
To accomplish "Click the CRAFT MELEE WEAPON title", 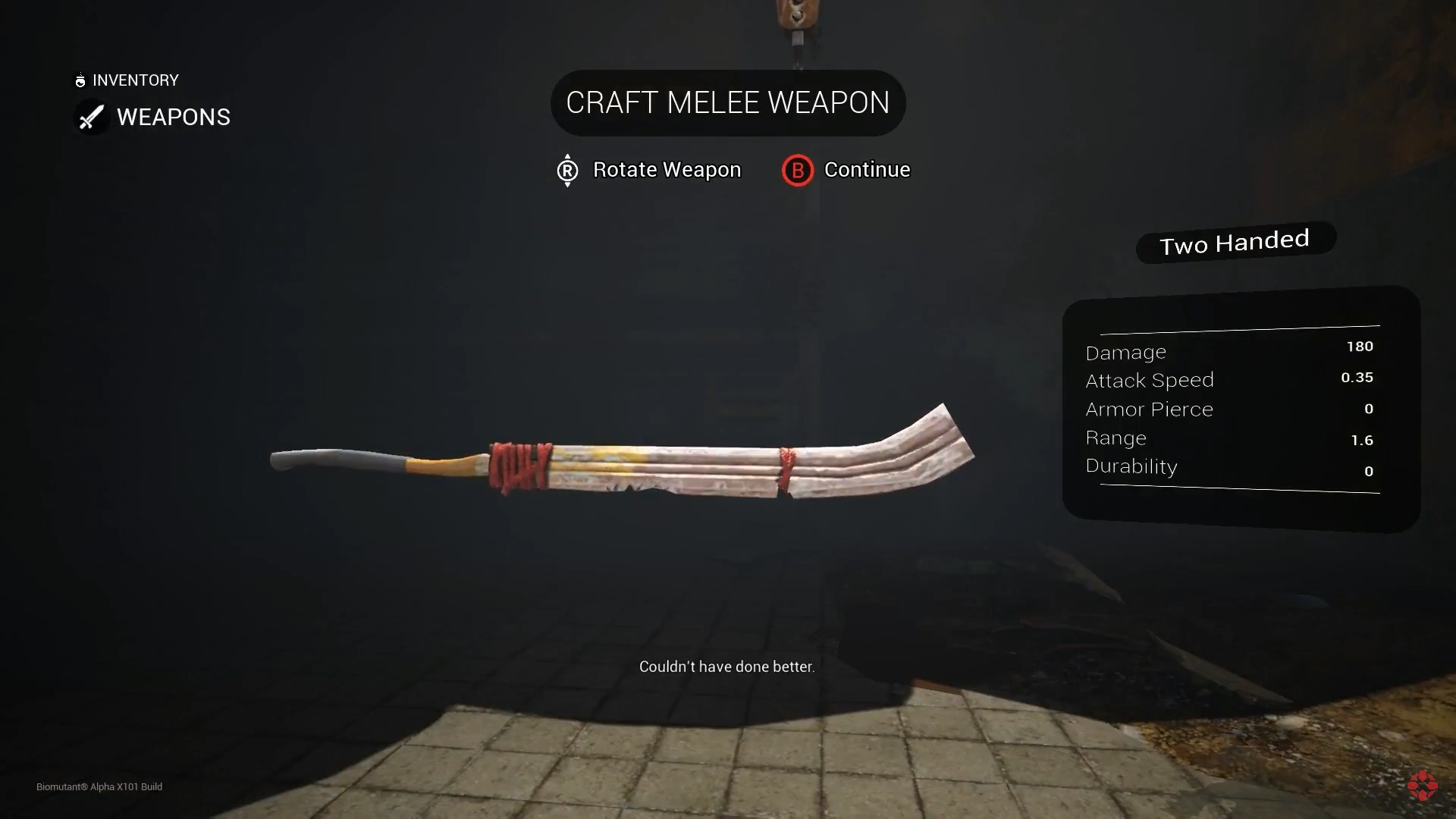I will 727,102.
